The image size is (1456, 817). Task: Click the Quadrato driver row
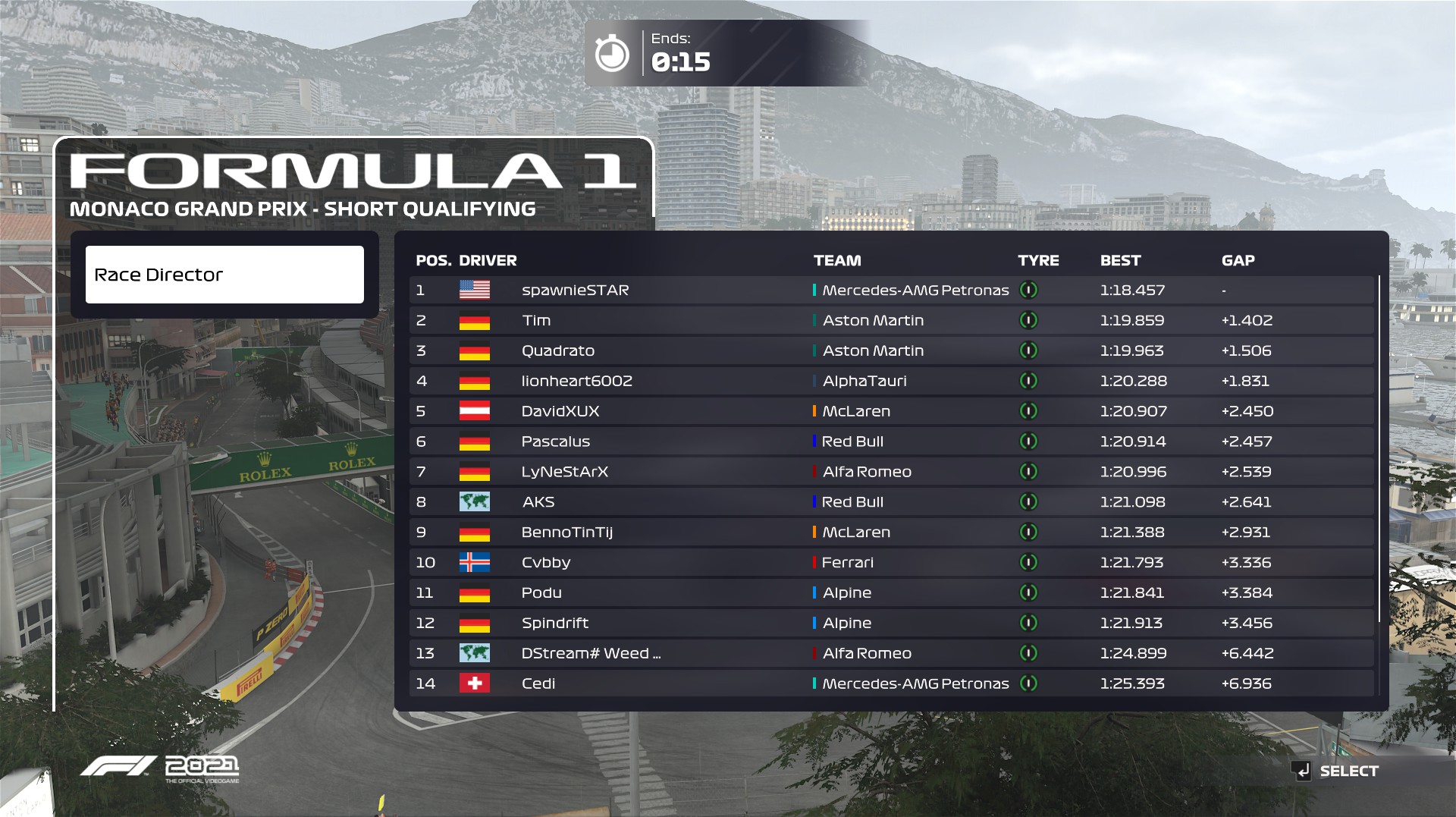[891, 351]
